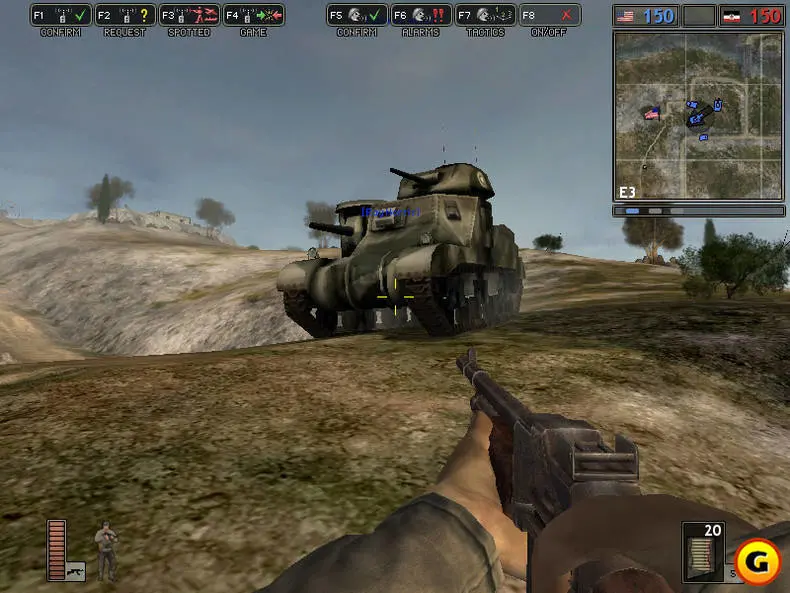
Task: Select the F1 Confirm radio command
Action: [60, 16]
